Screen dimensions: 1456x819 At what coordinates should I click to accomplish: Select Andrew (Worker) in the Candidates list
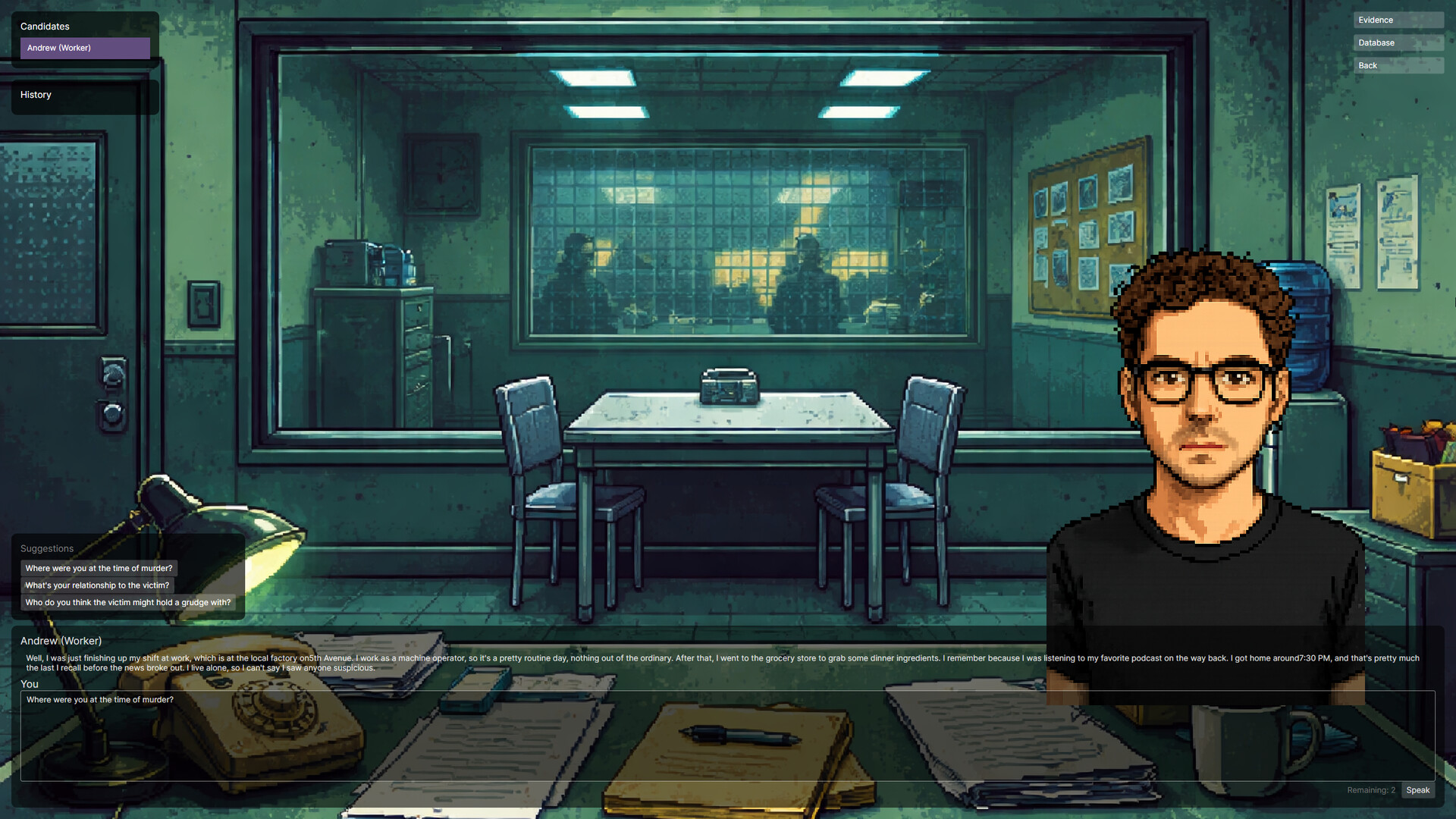(x=84, y=48)
